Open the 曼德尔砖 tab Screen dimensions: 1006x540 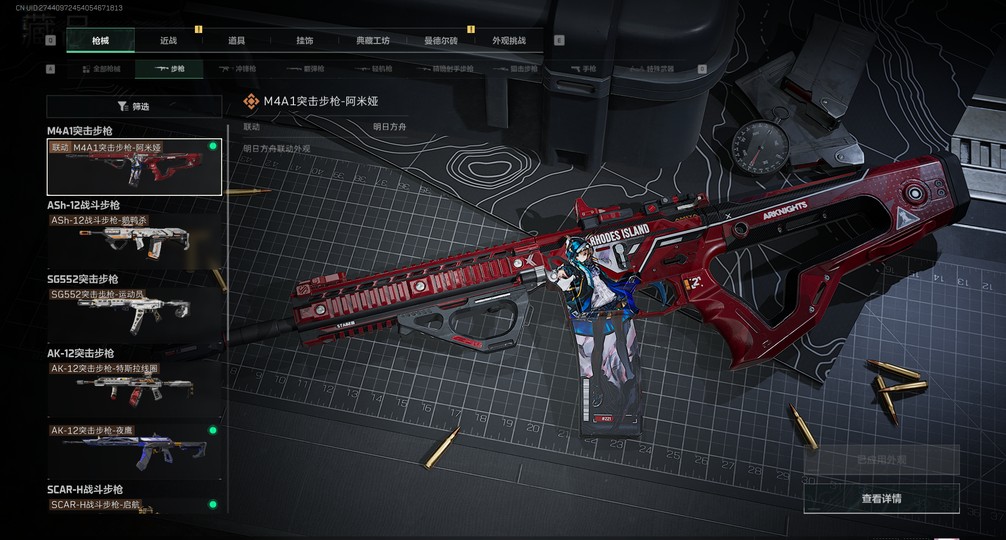click(x=440, y=41)
